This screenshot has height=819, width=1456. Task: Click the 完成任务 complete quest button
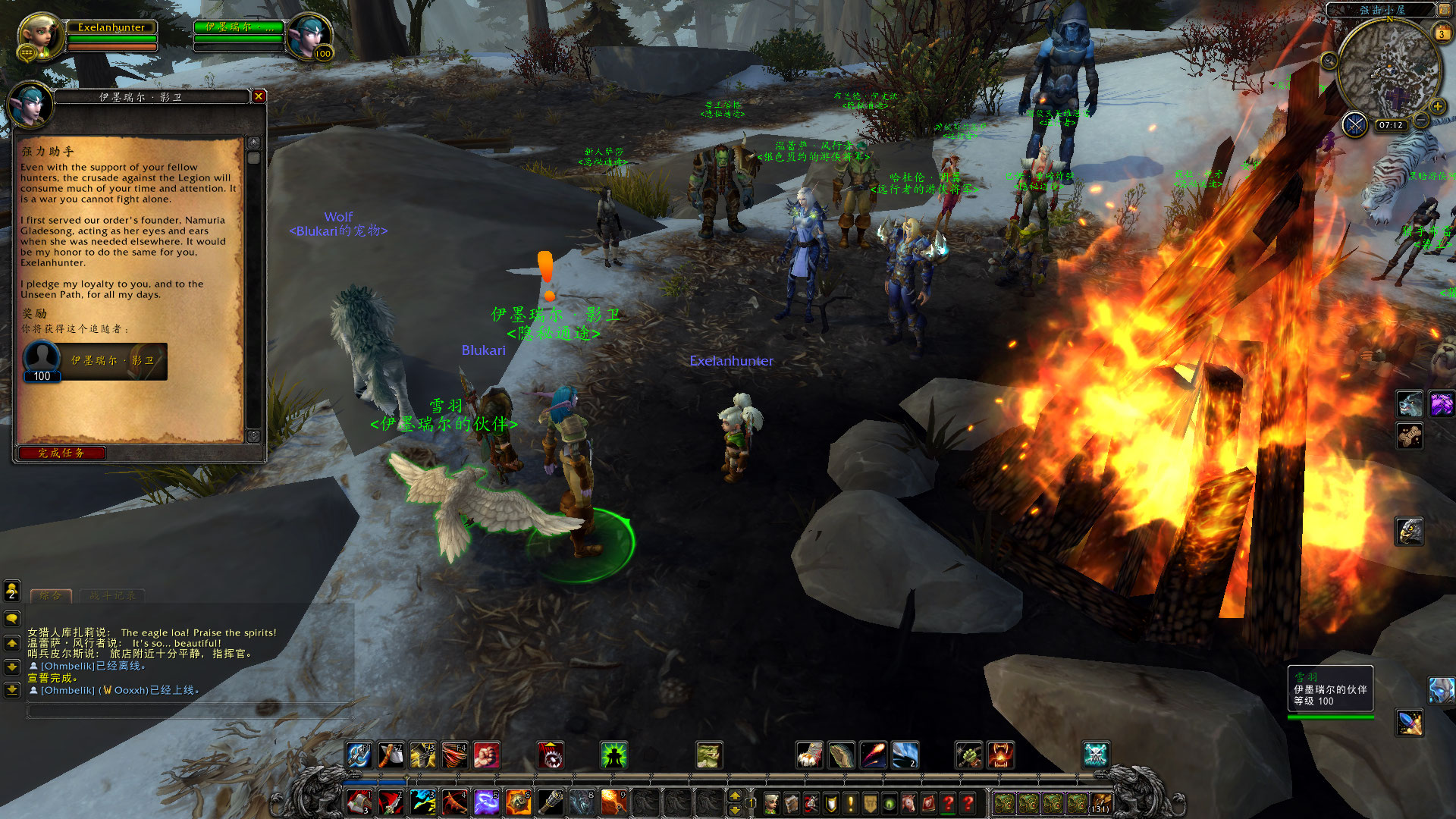tap(61, 453)
